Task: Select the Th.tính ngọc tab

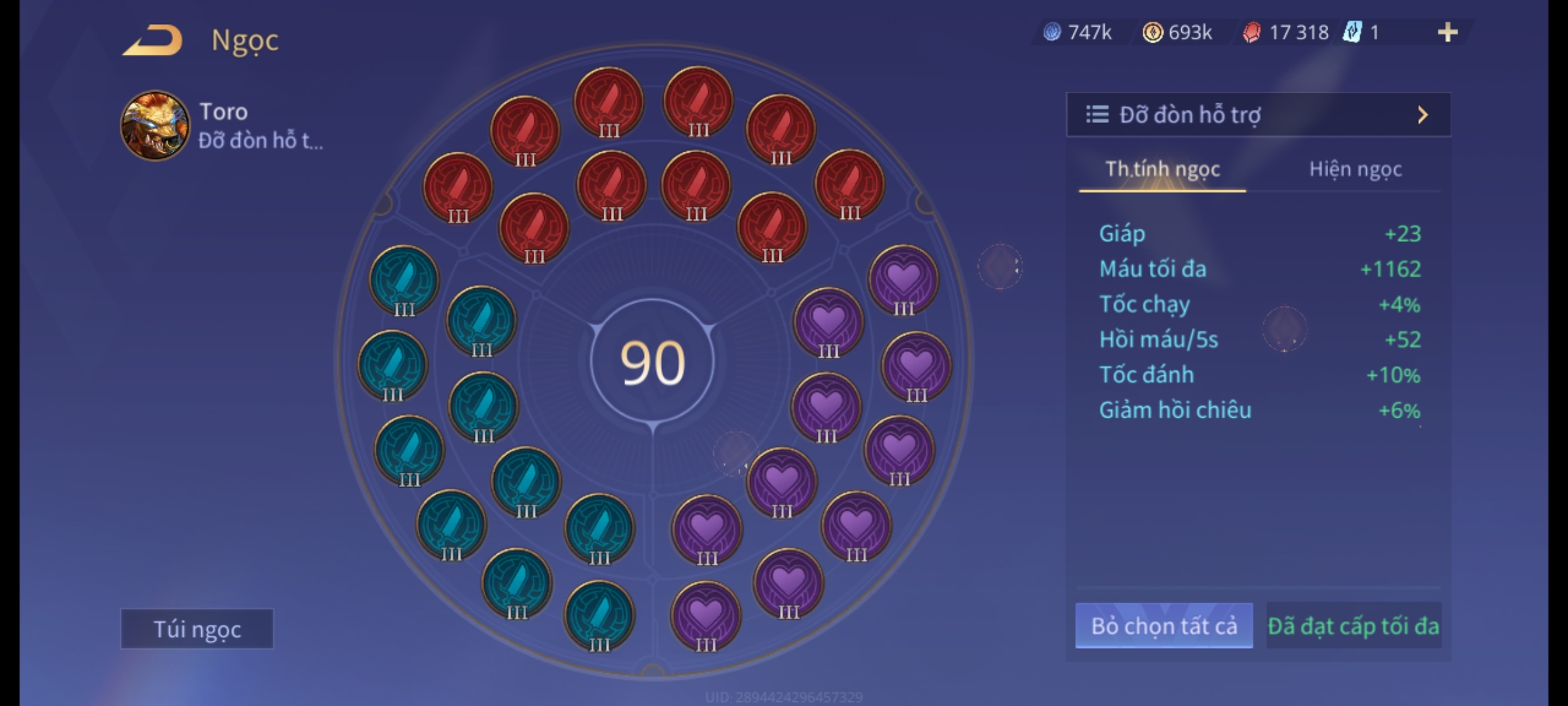Action: tap(1162, 170)
